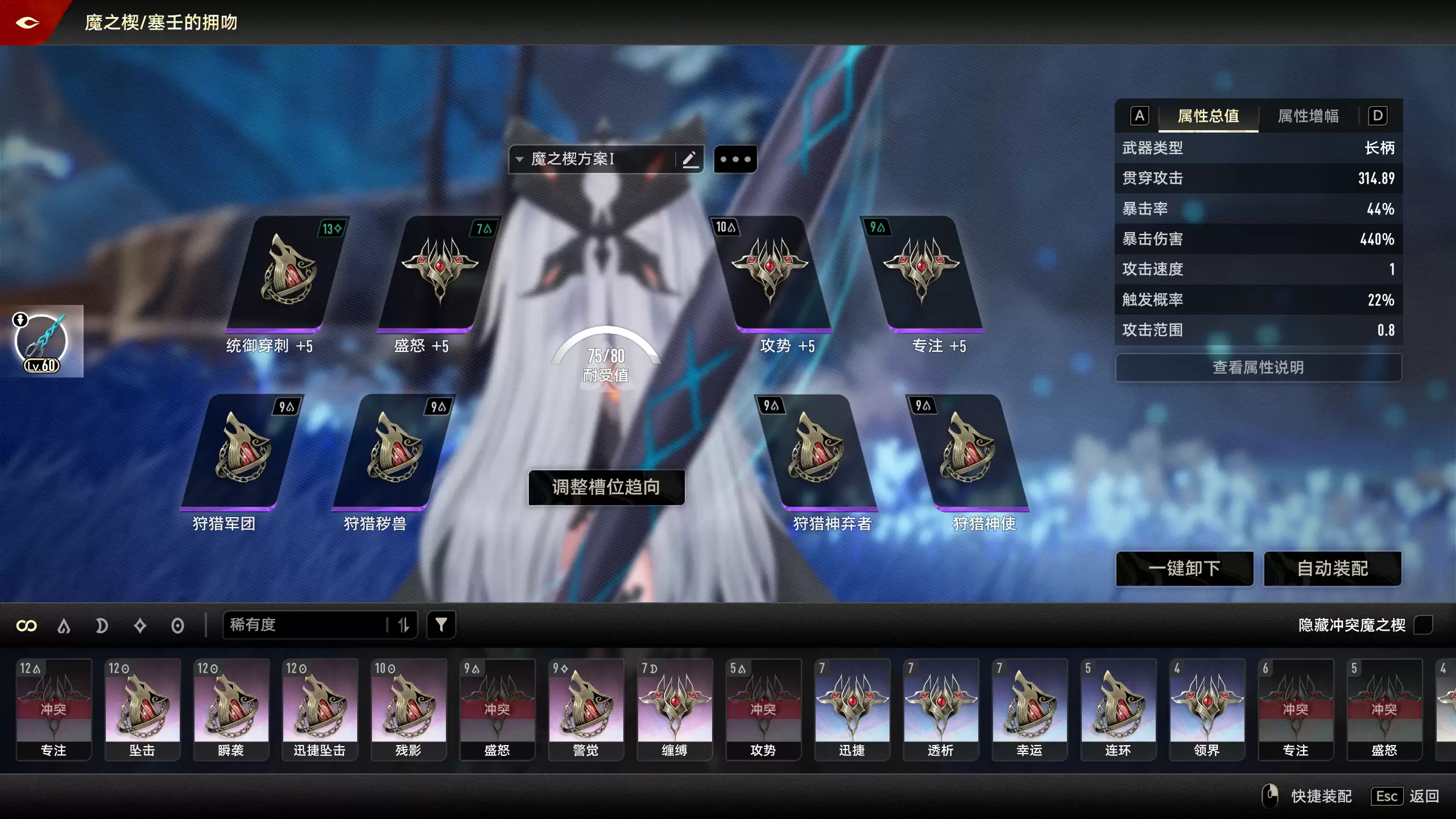Switch to the 属性增幅 tab
The image size is (1456, 819).
click(1308, 116)
